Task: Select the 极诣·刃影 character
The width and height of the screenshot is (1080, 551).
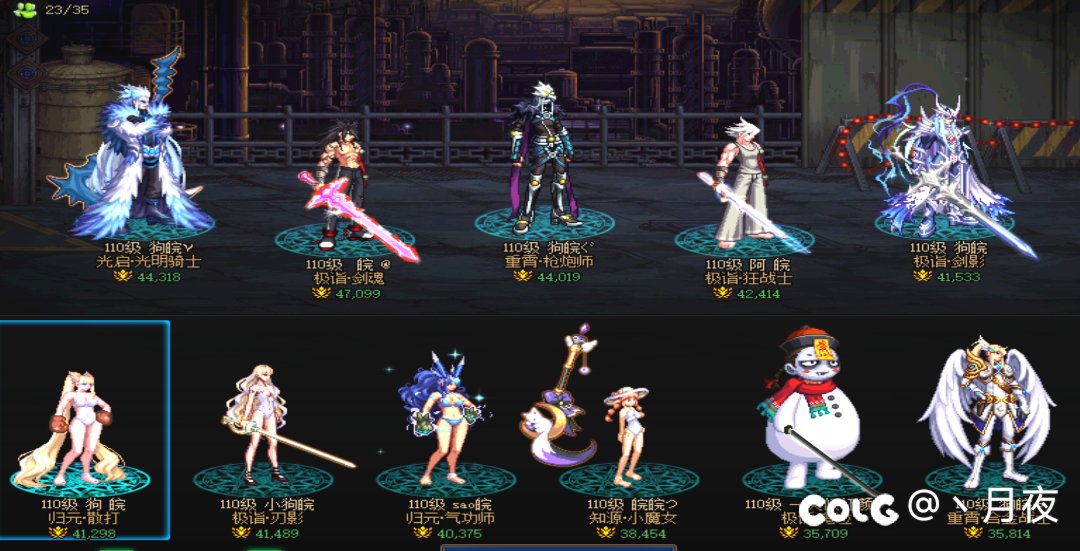Action: (x=262, y=425)
